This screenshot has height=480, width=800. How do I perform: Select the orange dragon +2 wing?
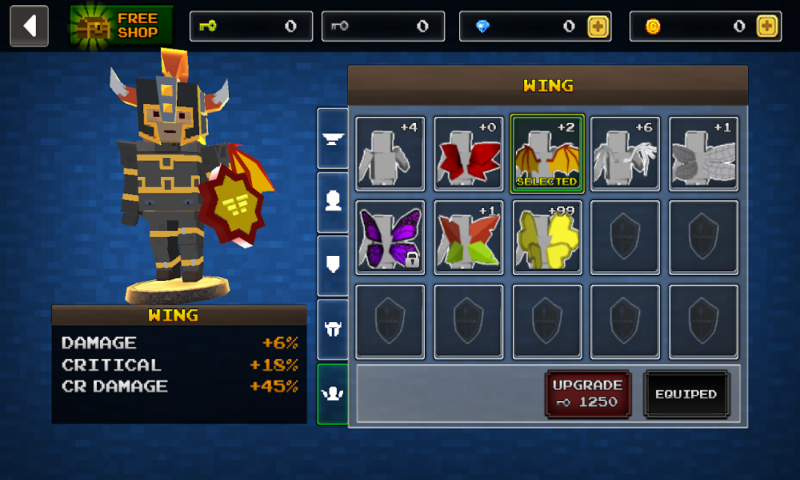pos(547,153)
